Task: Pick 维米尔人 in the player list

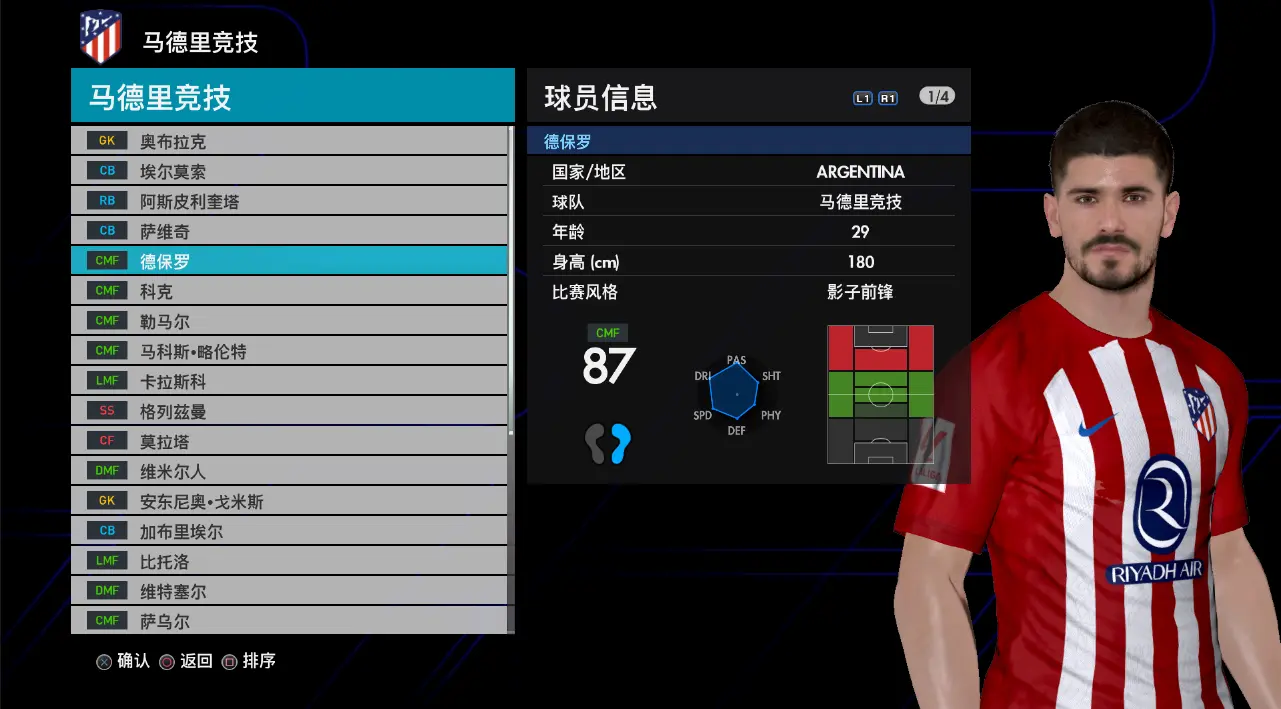Action: pyautogui.click(x=289, y=471)
